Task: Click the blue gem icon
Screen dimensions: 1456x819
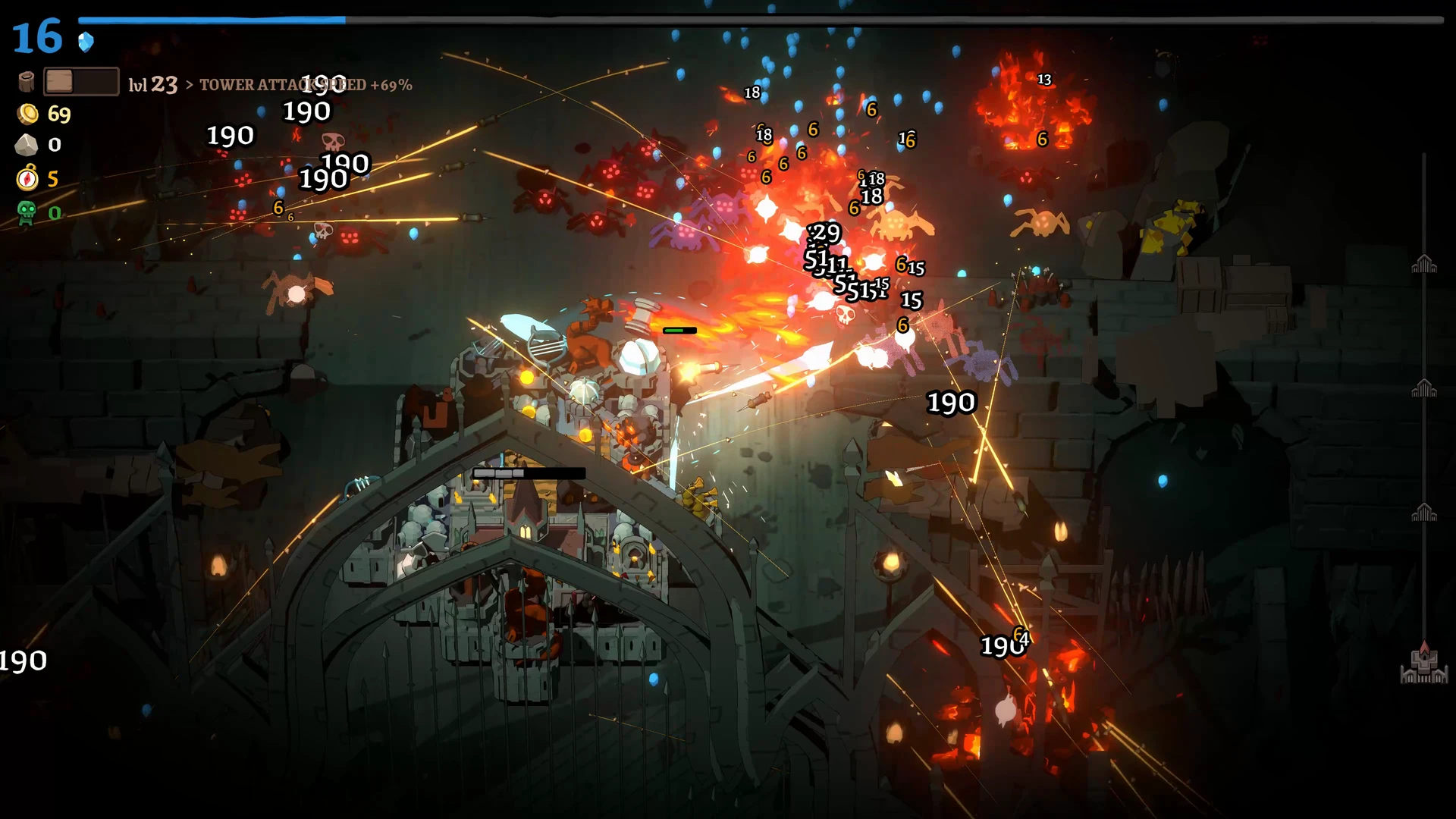Action: [86, 42]
